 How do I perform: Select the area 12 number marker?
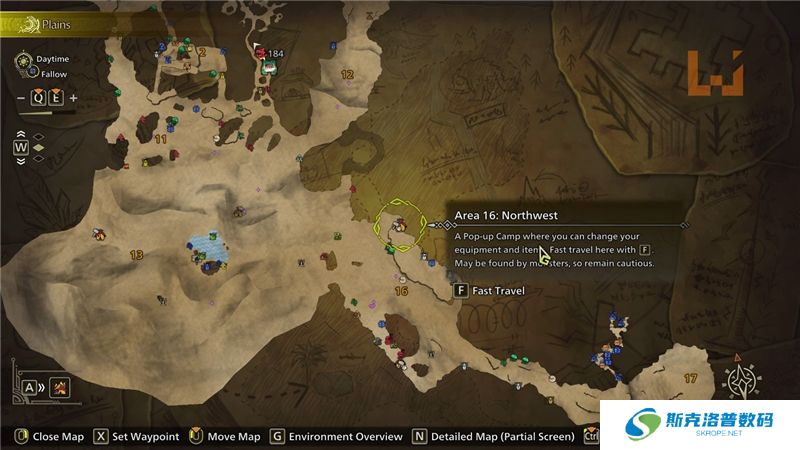(x=347, y=74)
